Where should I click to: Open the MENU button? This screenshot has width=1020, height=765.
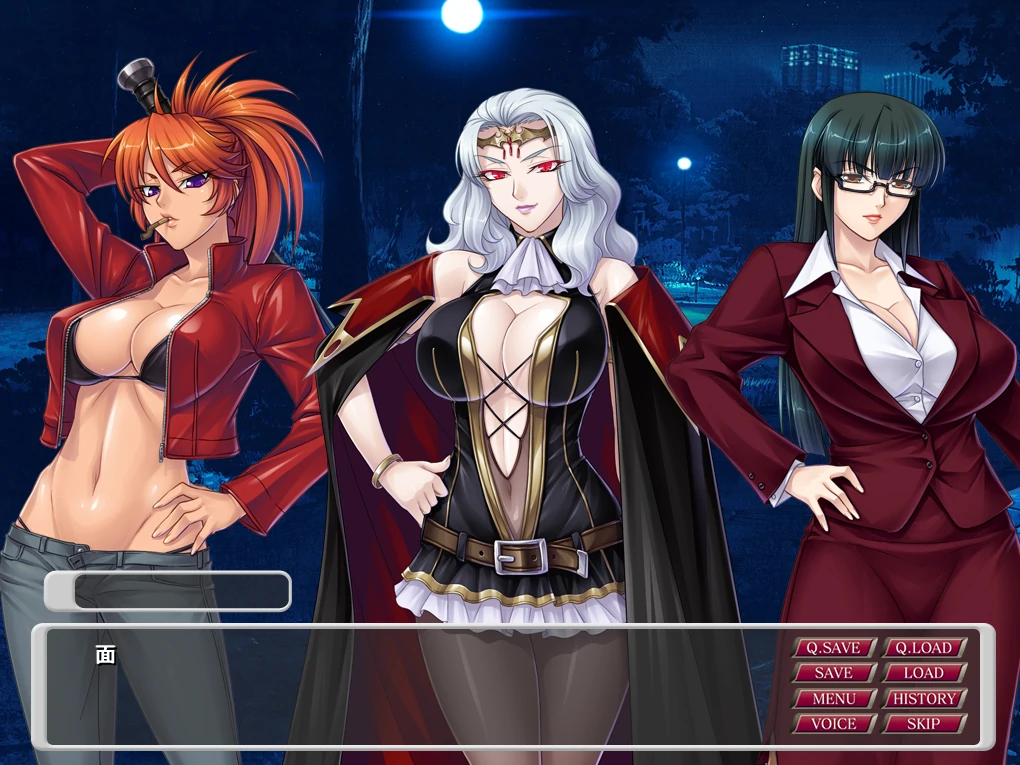click(834, 698)
